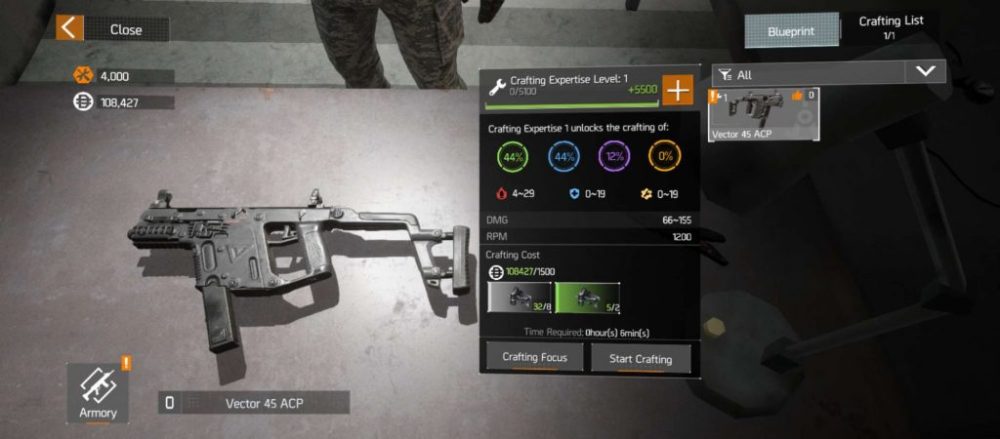Click the blue 44% quality circle

pyautogui.click(x=564, y=156)
